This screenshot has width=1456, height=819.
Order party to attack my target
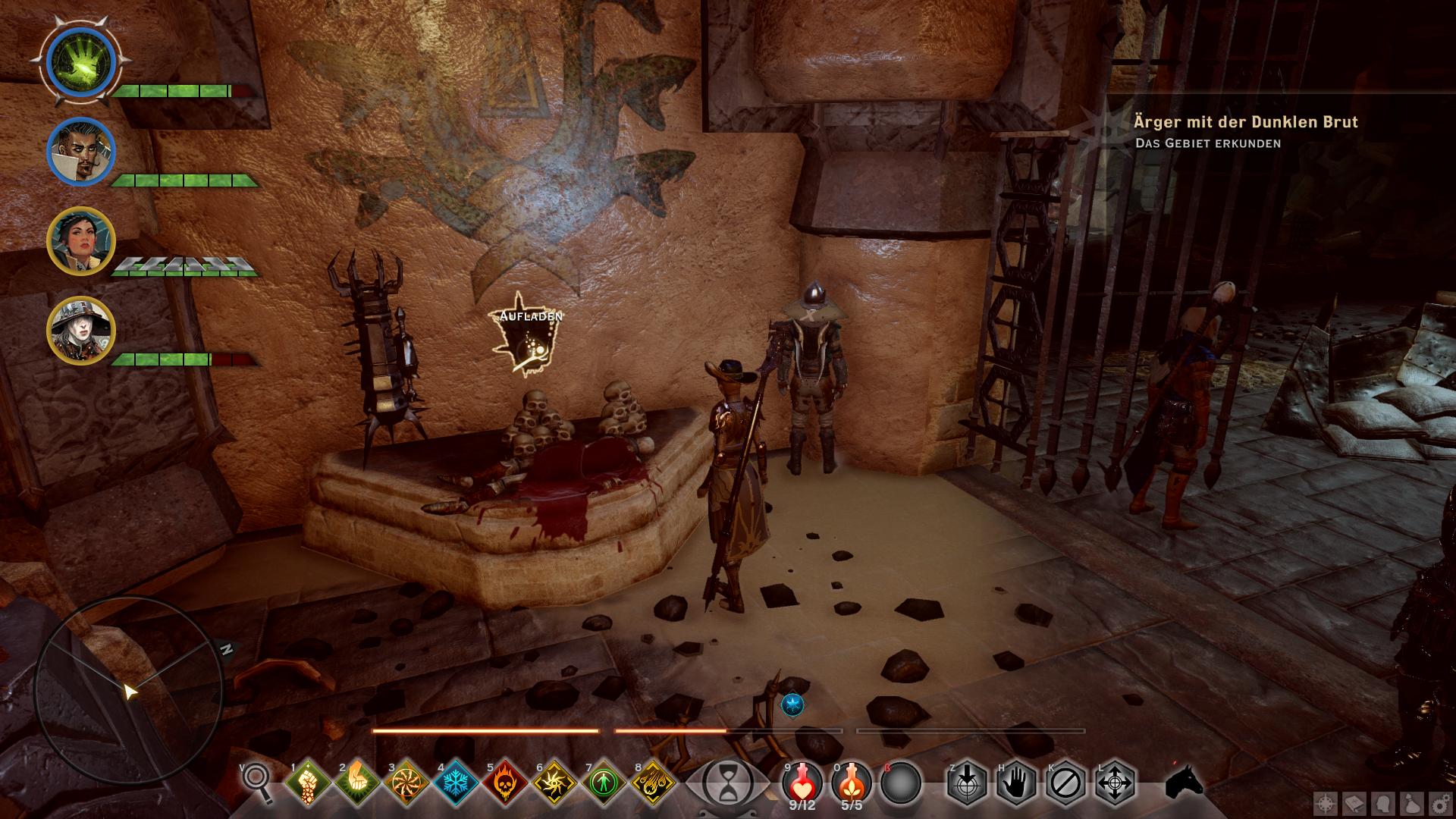[x=967, y=782]
